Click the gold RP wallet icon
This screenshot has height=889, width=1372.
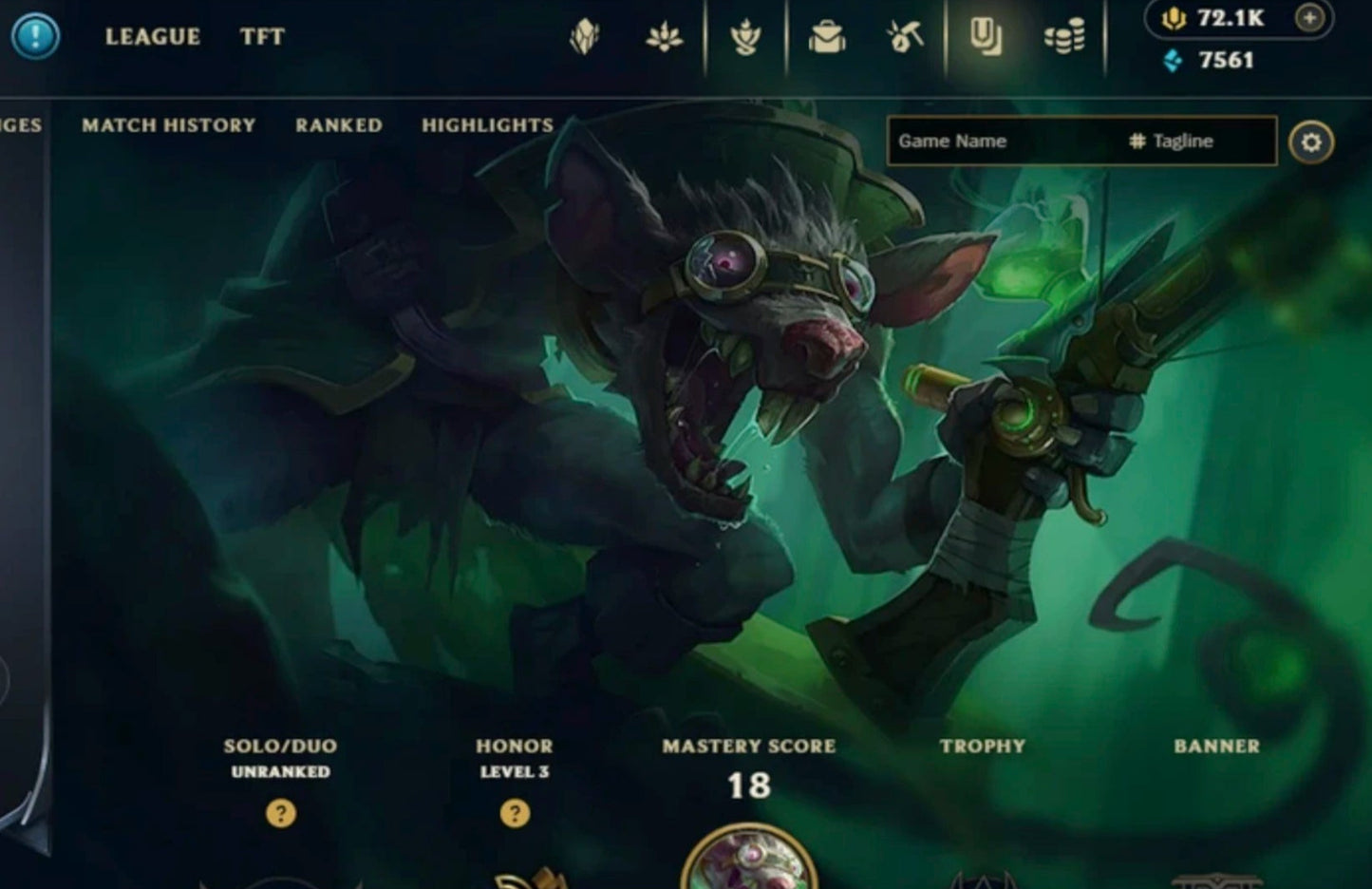[1173, 19]
